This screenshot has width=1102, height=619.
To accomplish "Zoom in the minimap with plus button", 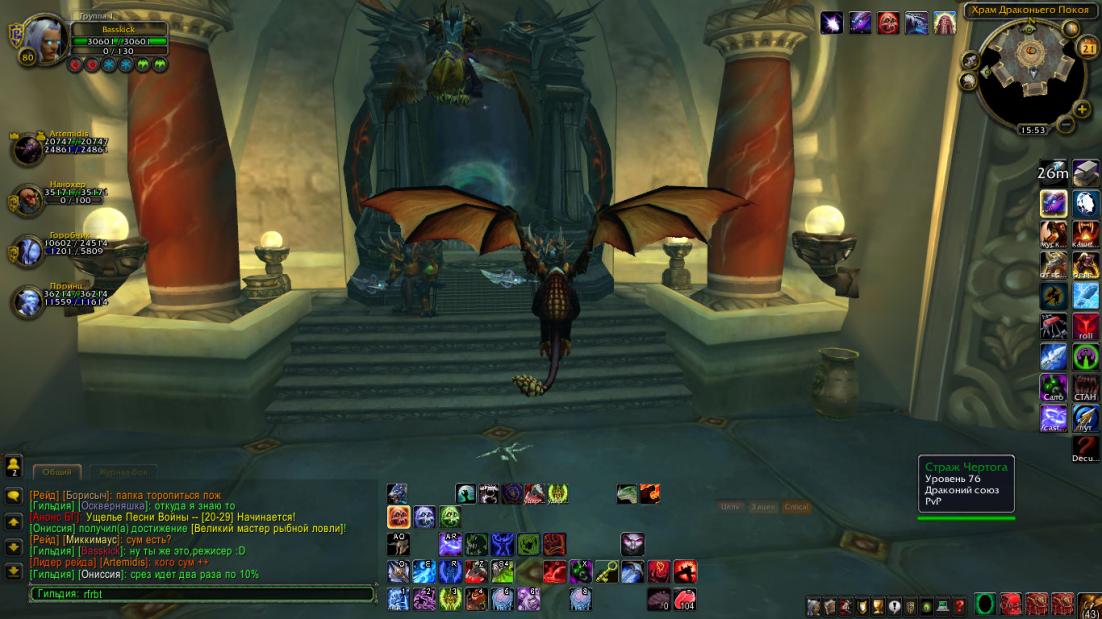I will [1081, 109].
